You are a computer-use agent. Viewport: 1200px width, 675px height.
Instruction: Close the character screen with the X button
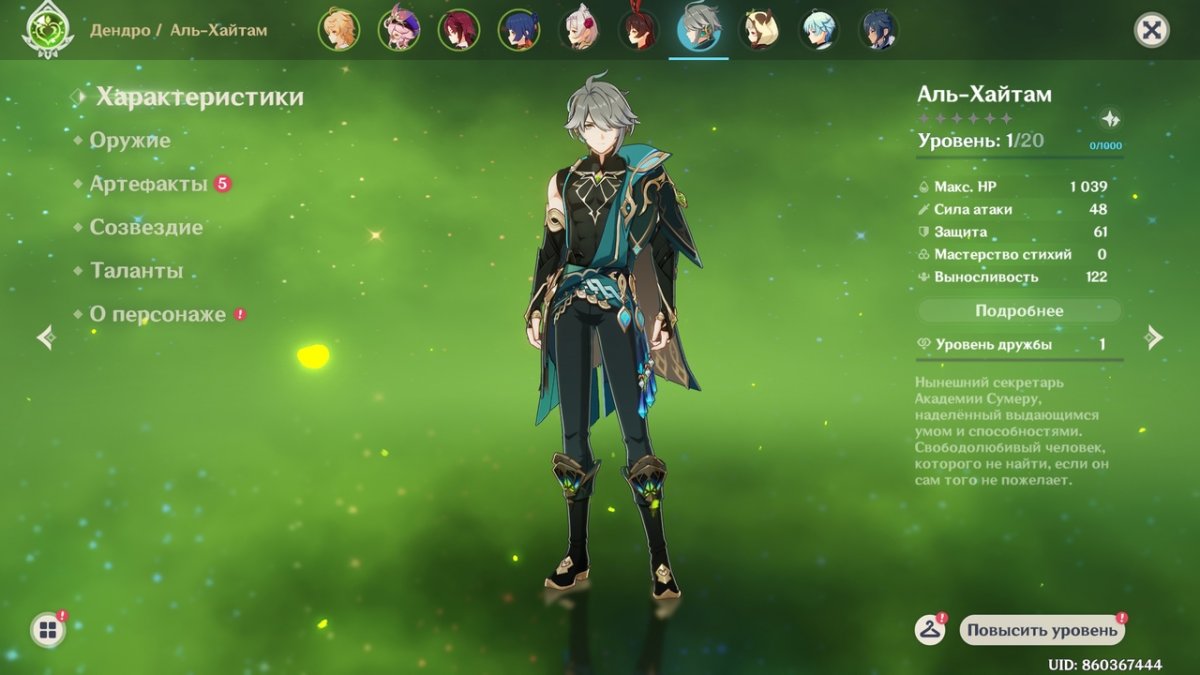point(1151,30)
